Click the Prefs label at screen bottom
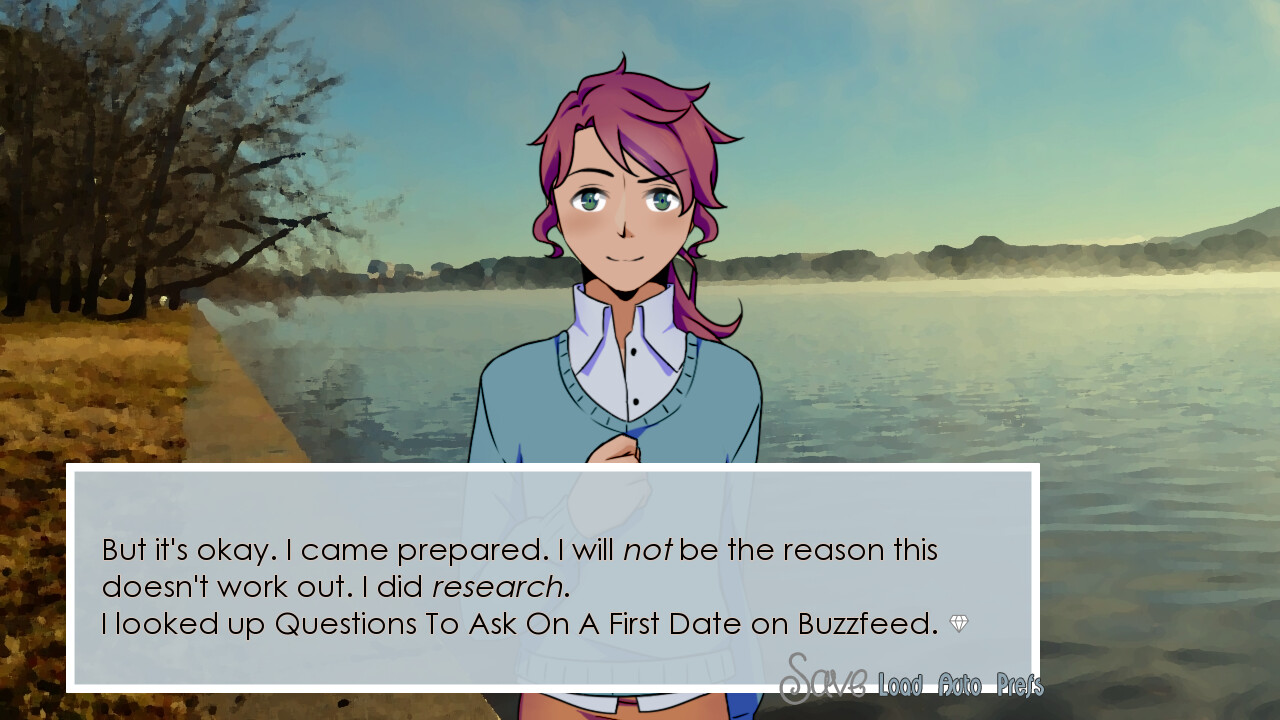The width and height of the screenshot is (1280, 720). [x=1019, y=686]
